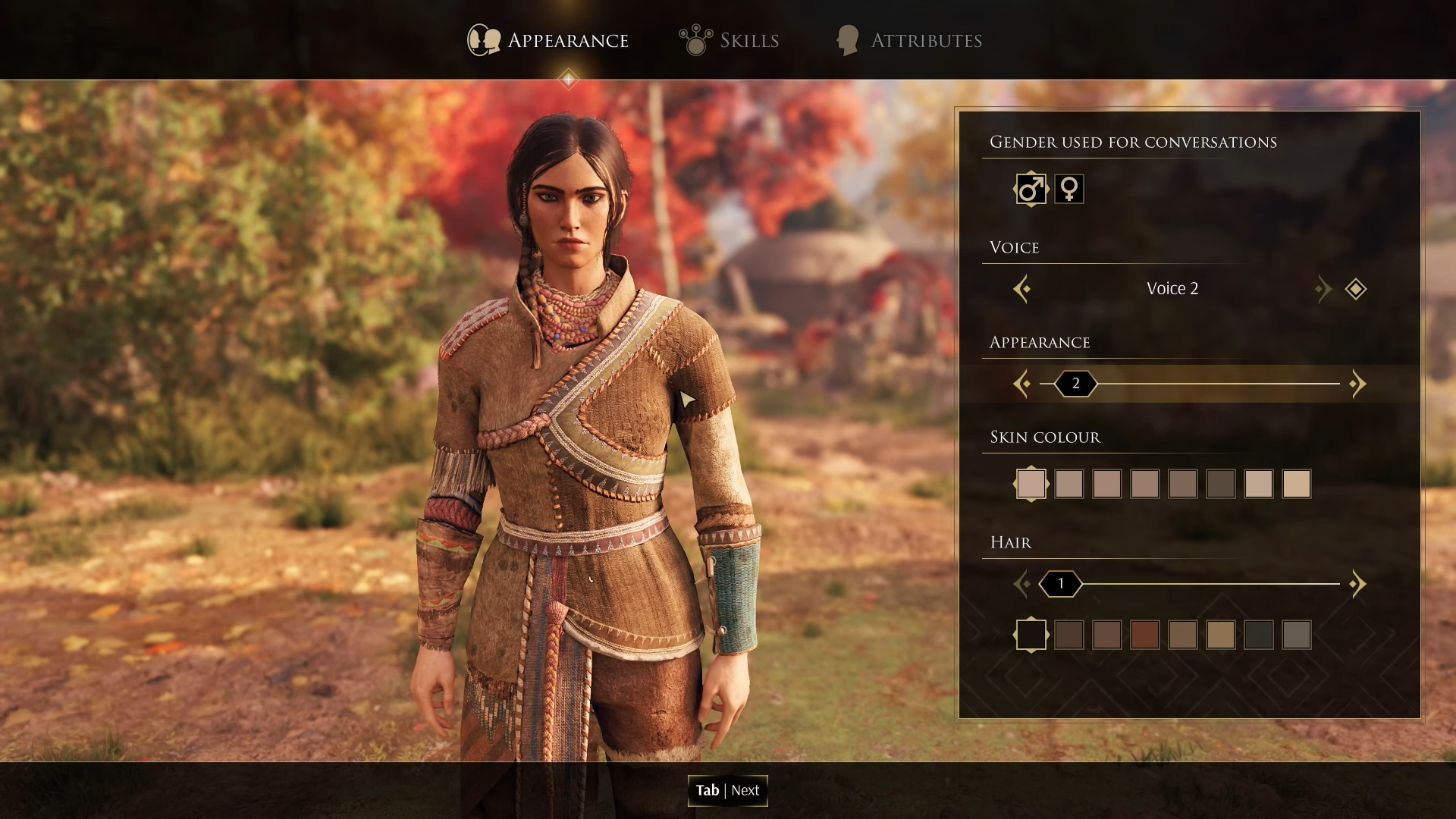The height and width of the screenshot is (819, 1456).
Task: Select the Appearance tab
Action: click(548, 40)
